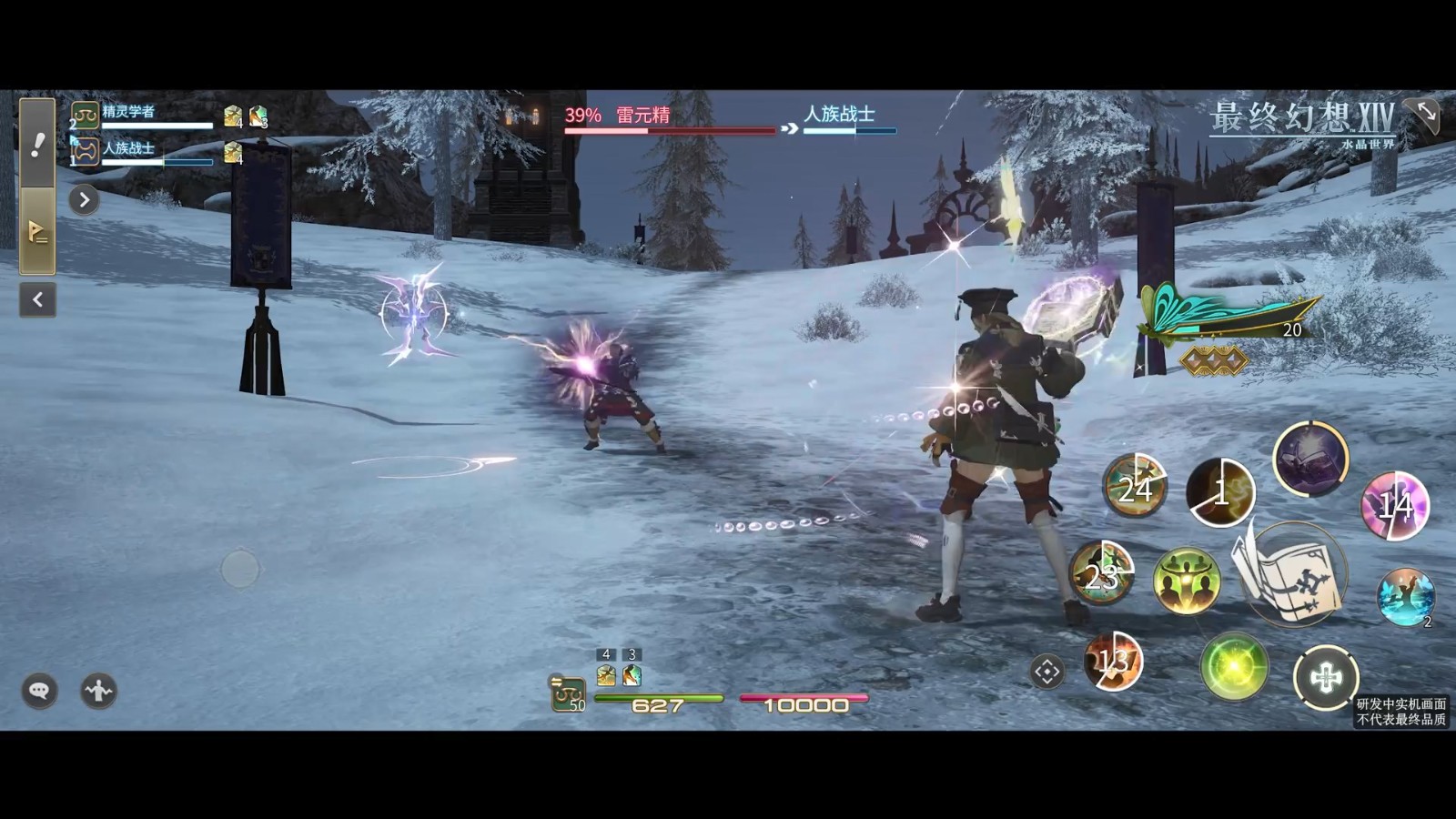The width and height of the screenshot is (1456, 819).
Task: Activate the skill showing 24 cooldown
Action: (1135, 486)
